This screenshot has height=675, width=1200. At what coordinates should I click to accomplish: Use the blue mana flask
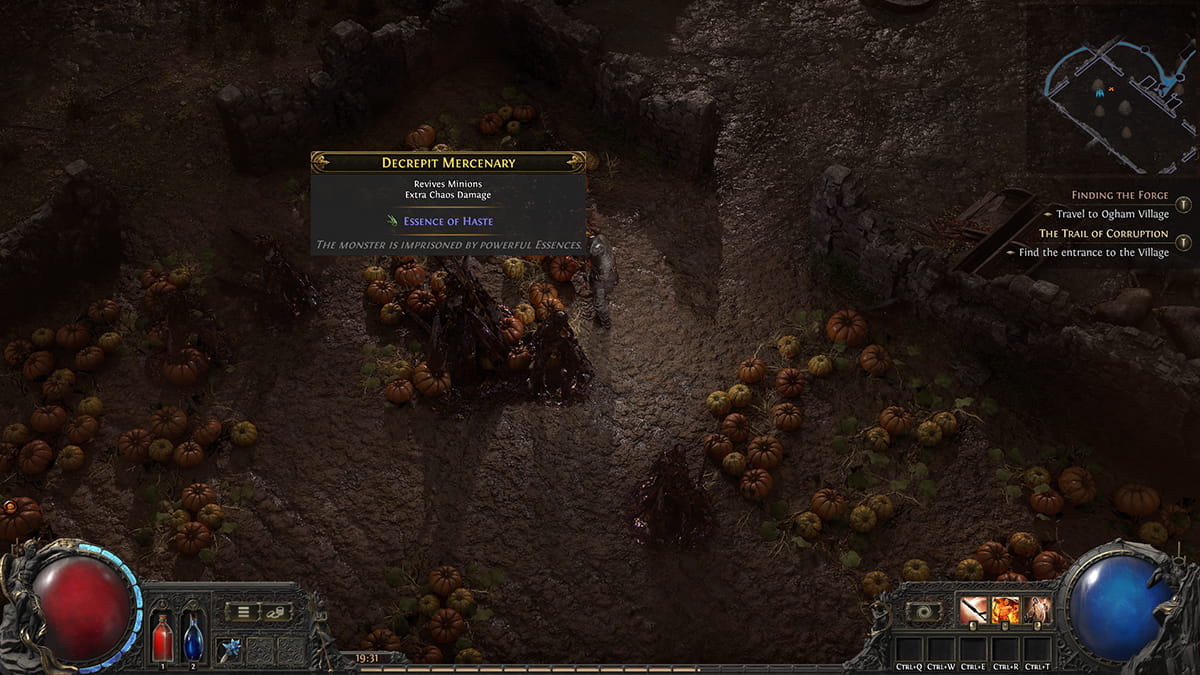click(x=193, y=637)
